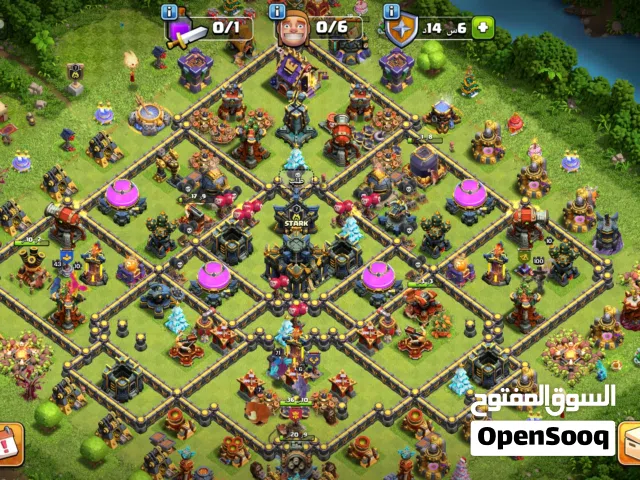Image resolution: width=640 pixels, height=480 pixels.
Task: Tap the green plus button beside the shield
Action: [x=484, y=28]
